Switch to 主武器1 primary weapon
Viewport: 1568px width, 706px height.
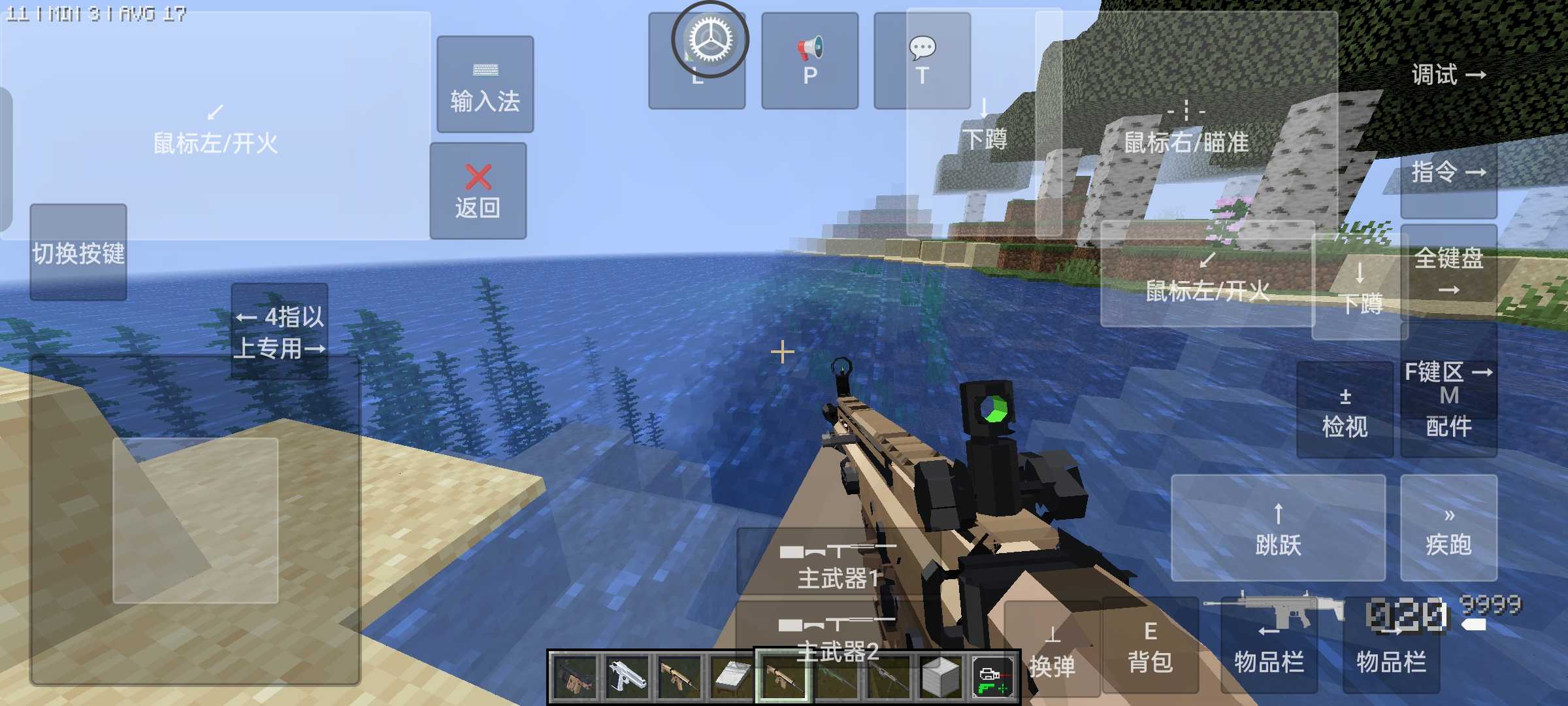click(838, 563)
